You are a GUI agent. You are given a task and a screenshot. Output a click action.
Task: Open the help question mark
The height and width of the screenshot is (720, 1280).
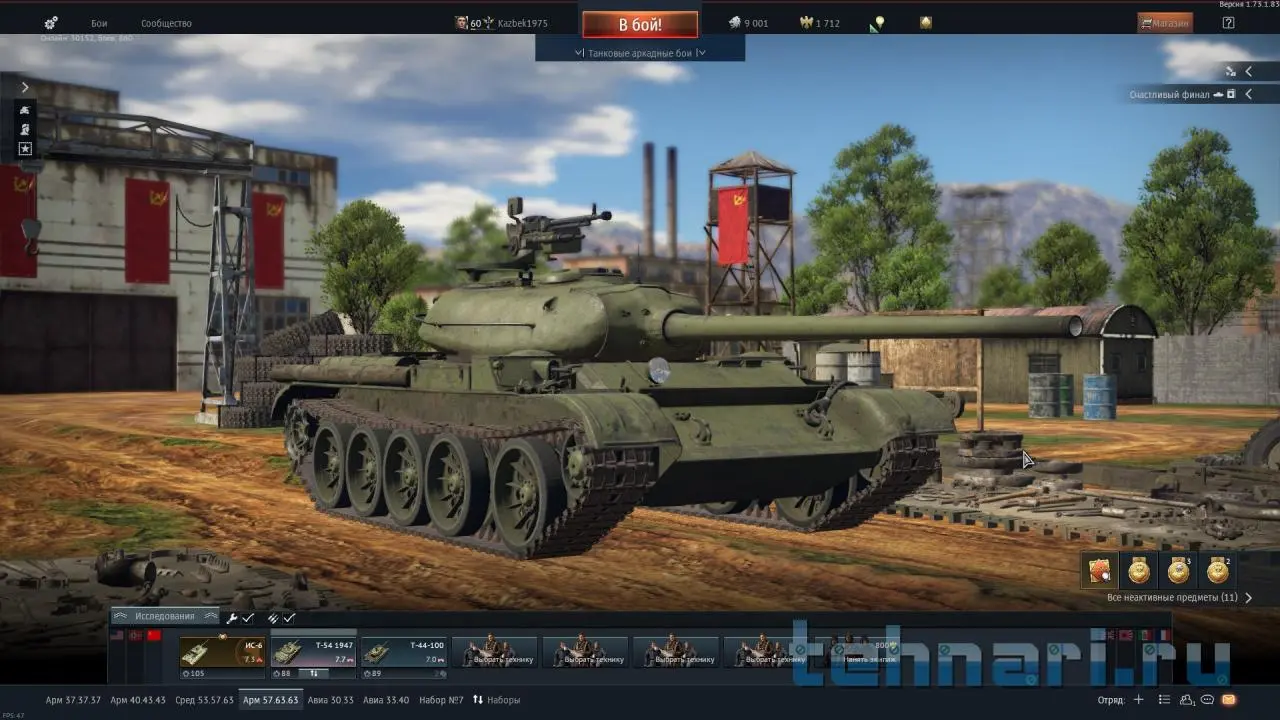pyautogui.click(x=1228, y=23)
